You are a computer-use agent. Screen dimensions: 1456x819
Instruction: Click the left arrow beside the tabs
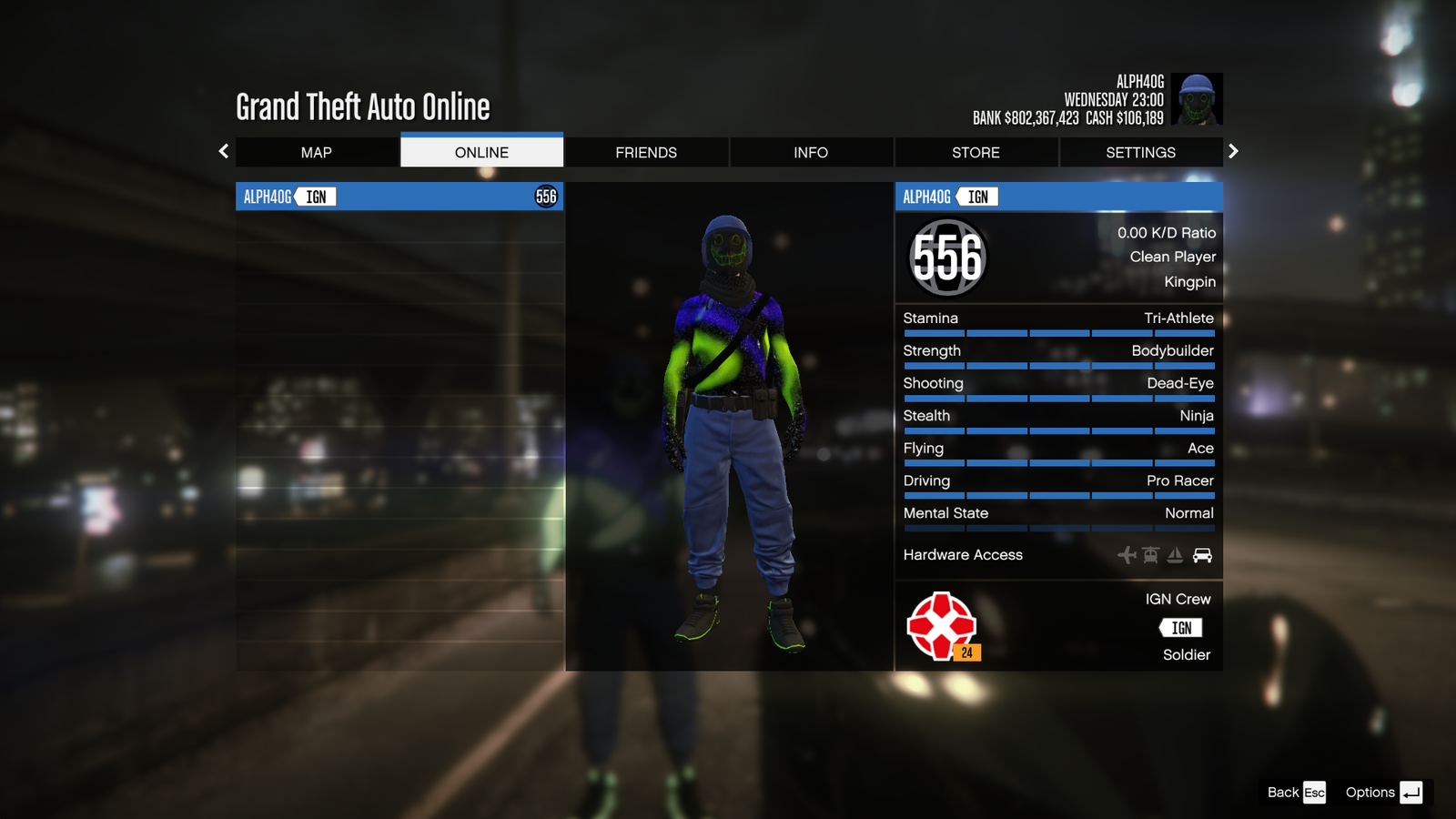click(224, 152)
